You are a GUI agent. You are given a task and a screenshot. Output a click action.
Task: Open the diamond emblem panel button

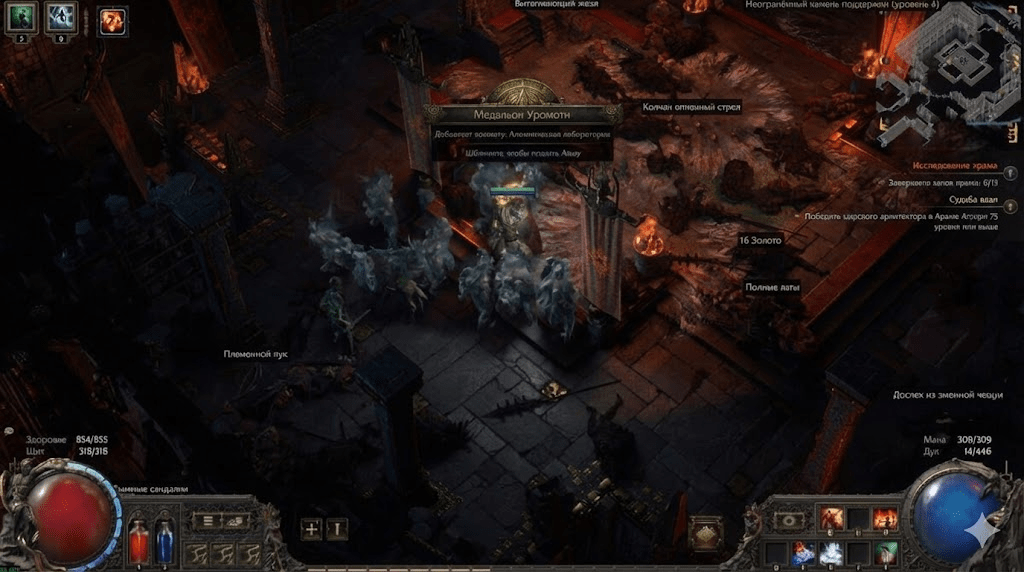click(707, 533)
